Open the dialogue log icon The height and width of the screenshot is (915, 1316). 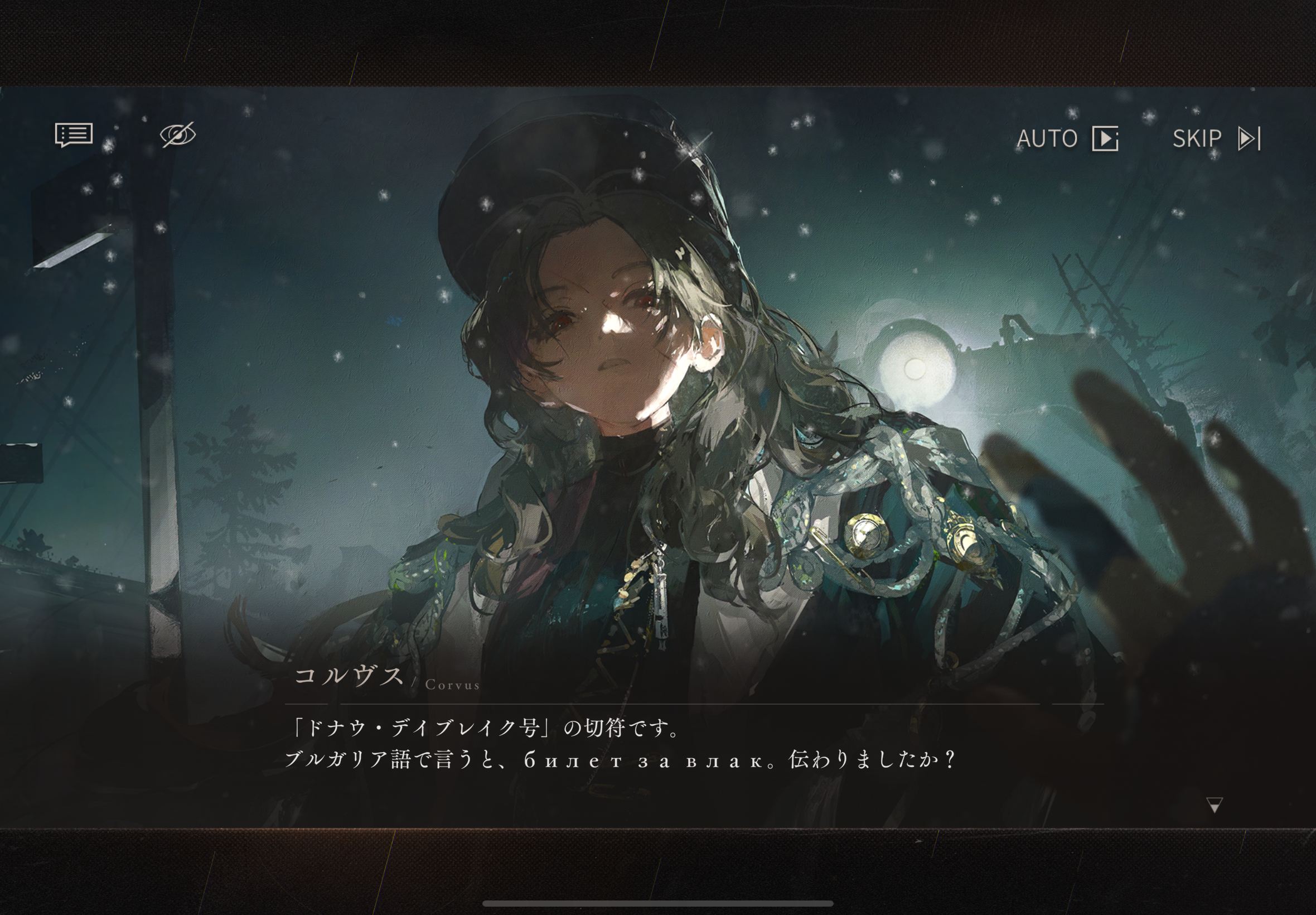pos(74,136)
